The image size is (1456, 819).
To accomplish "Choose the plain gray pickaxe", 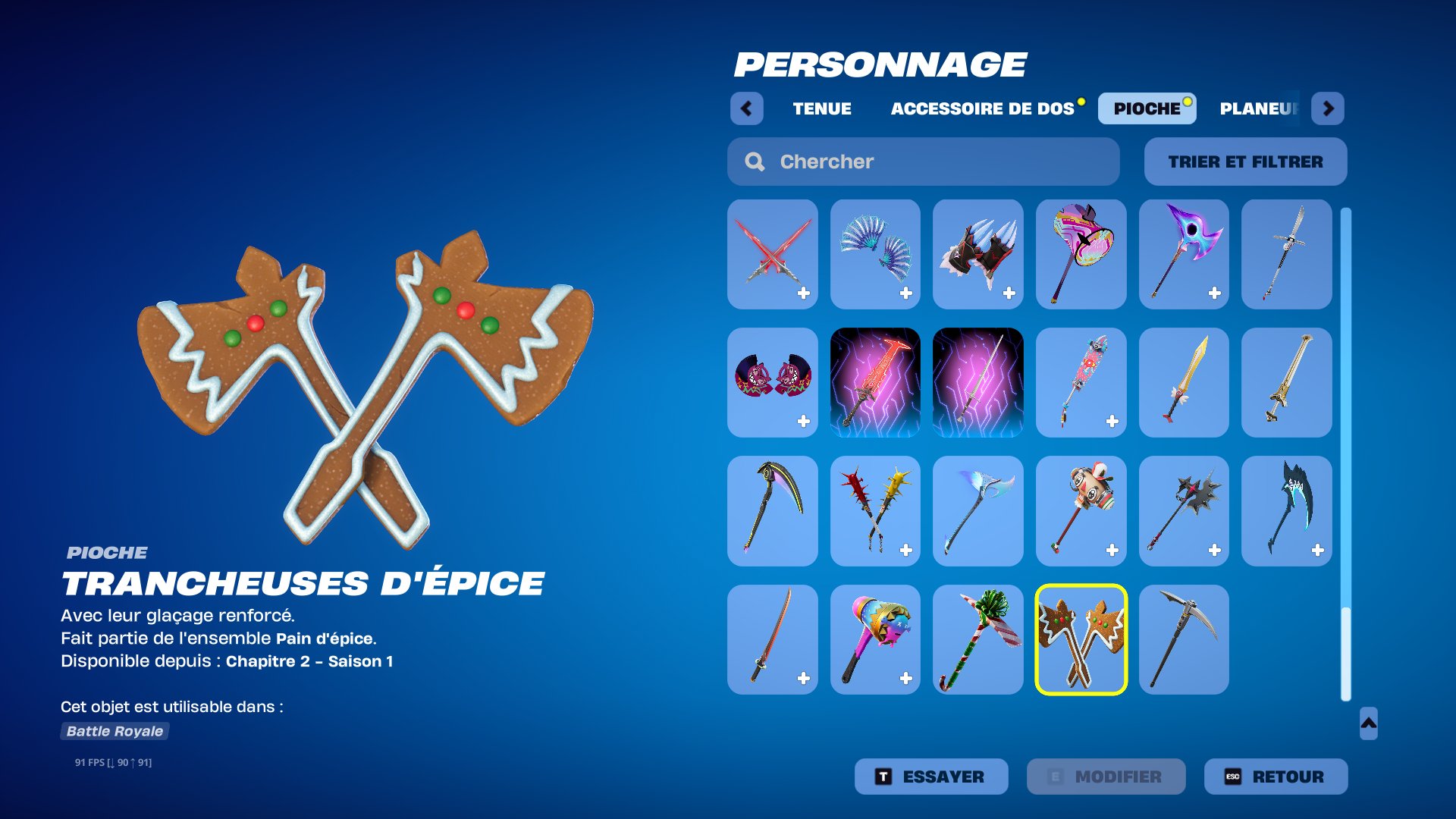I will pos(1184,639).
